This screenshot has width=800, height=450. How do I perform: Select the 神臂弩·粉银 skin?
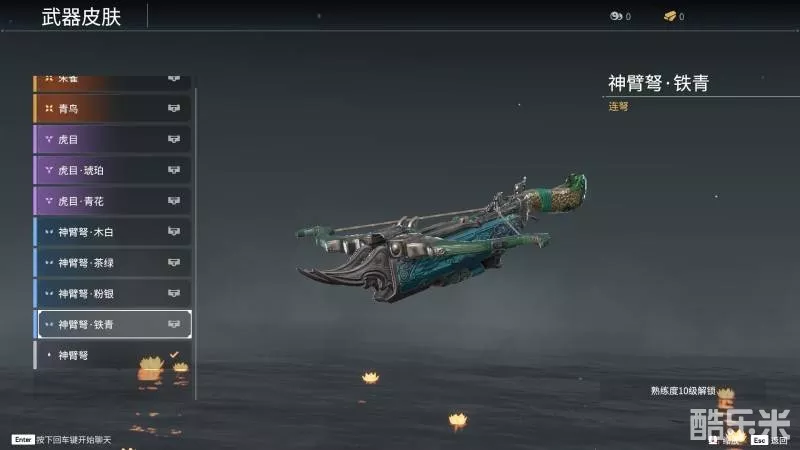[x=112, y=294]
